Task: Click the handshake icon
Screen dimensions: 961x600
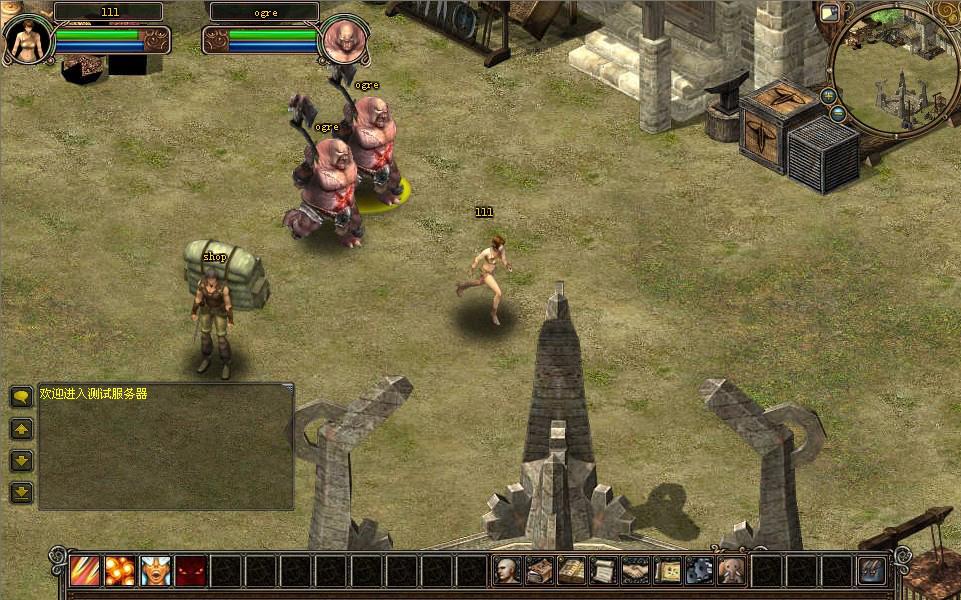Action: [x=636, y=571]
